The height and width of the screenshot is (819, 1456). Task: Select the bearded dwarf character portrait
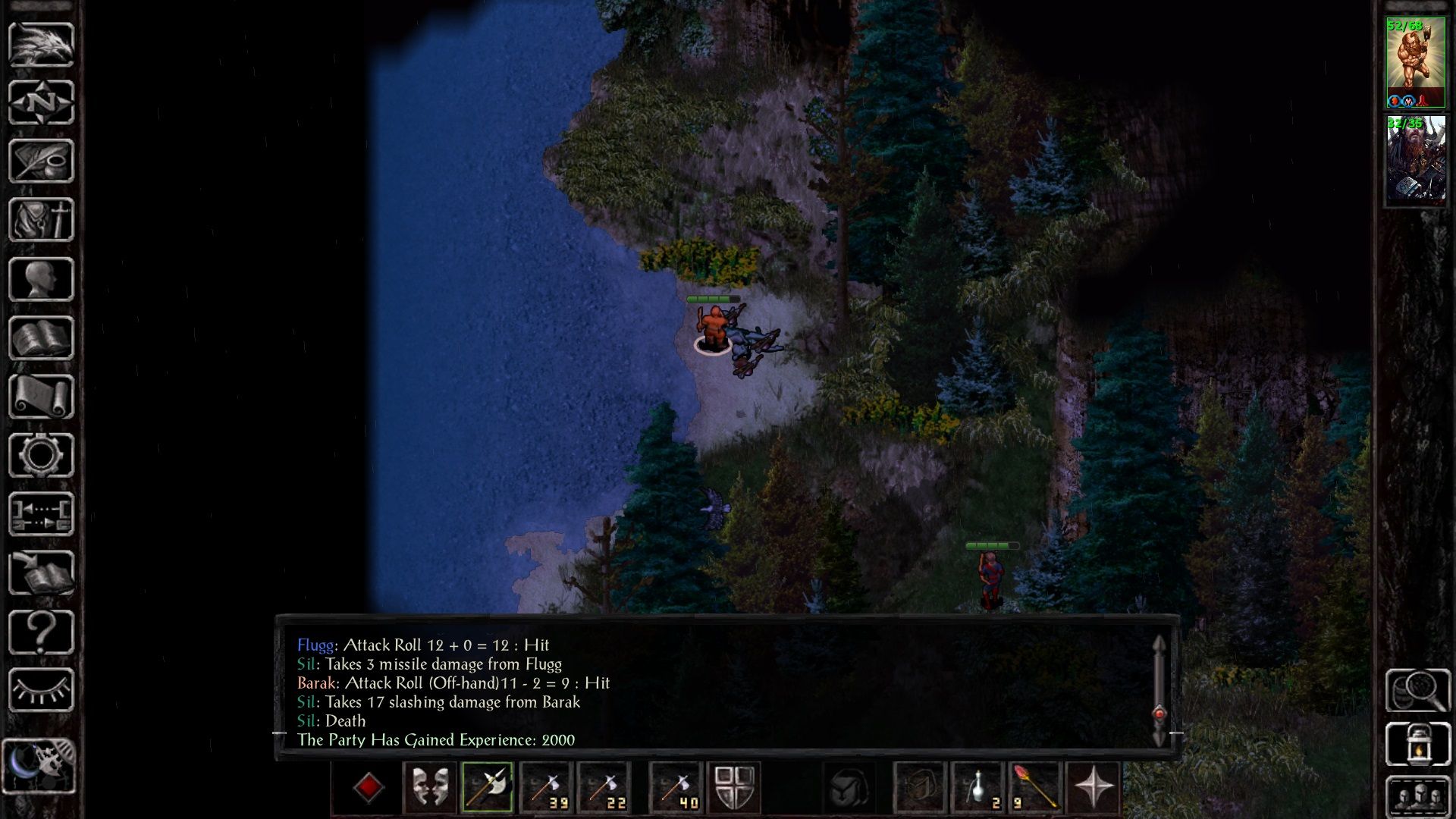pyautogui.click(x=1415, y=159)
